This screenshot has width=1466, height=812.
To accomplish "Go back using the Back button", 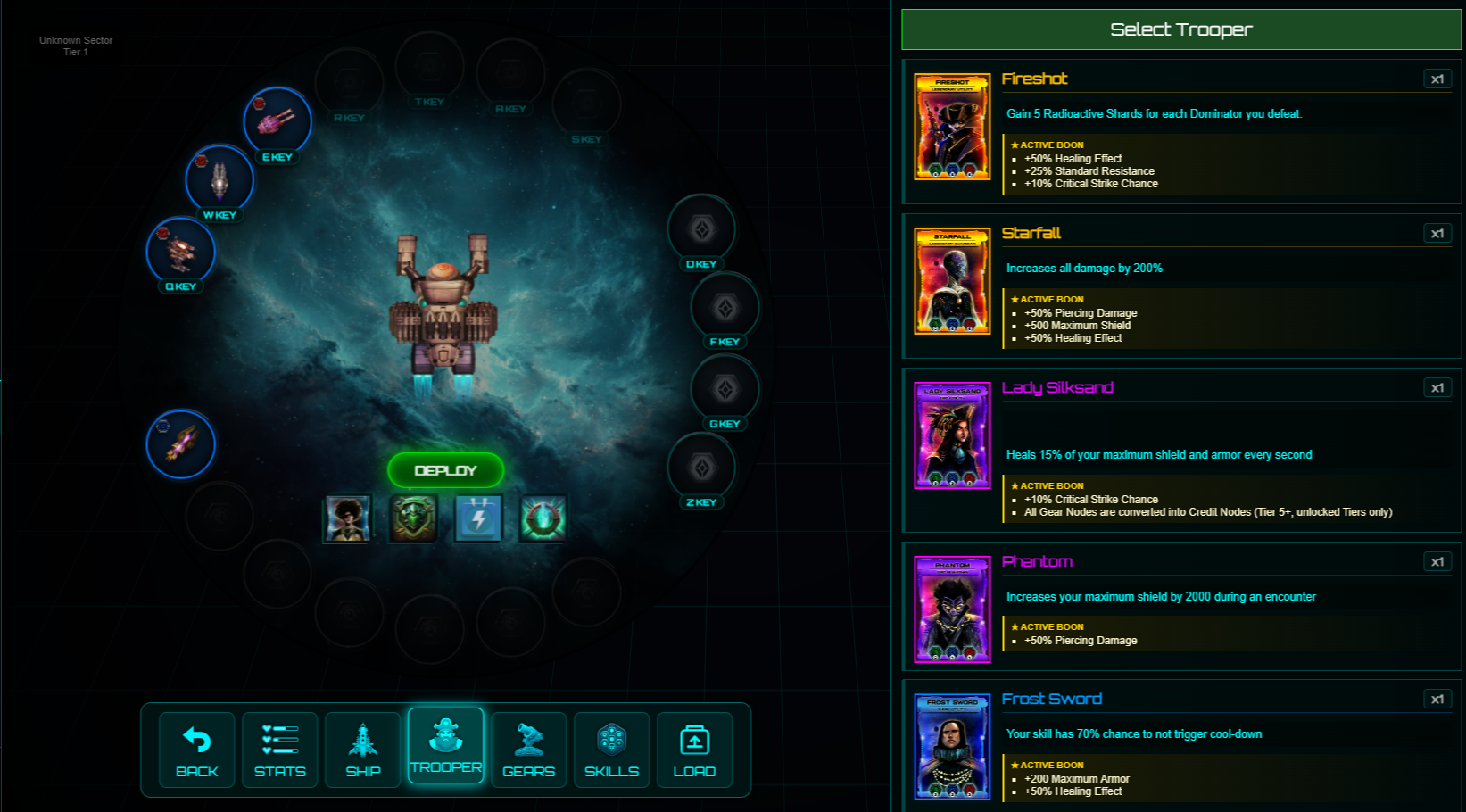I will tap(197, 750).
